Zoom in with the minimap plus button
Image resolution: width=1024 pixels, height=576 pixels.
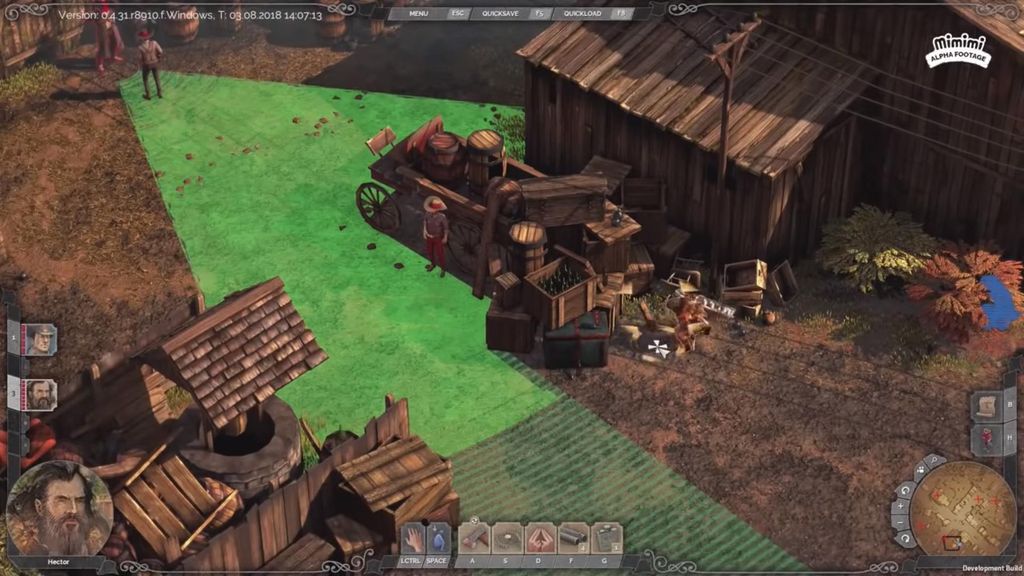pos(898,507)
